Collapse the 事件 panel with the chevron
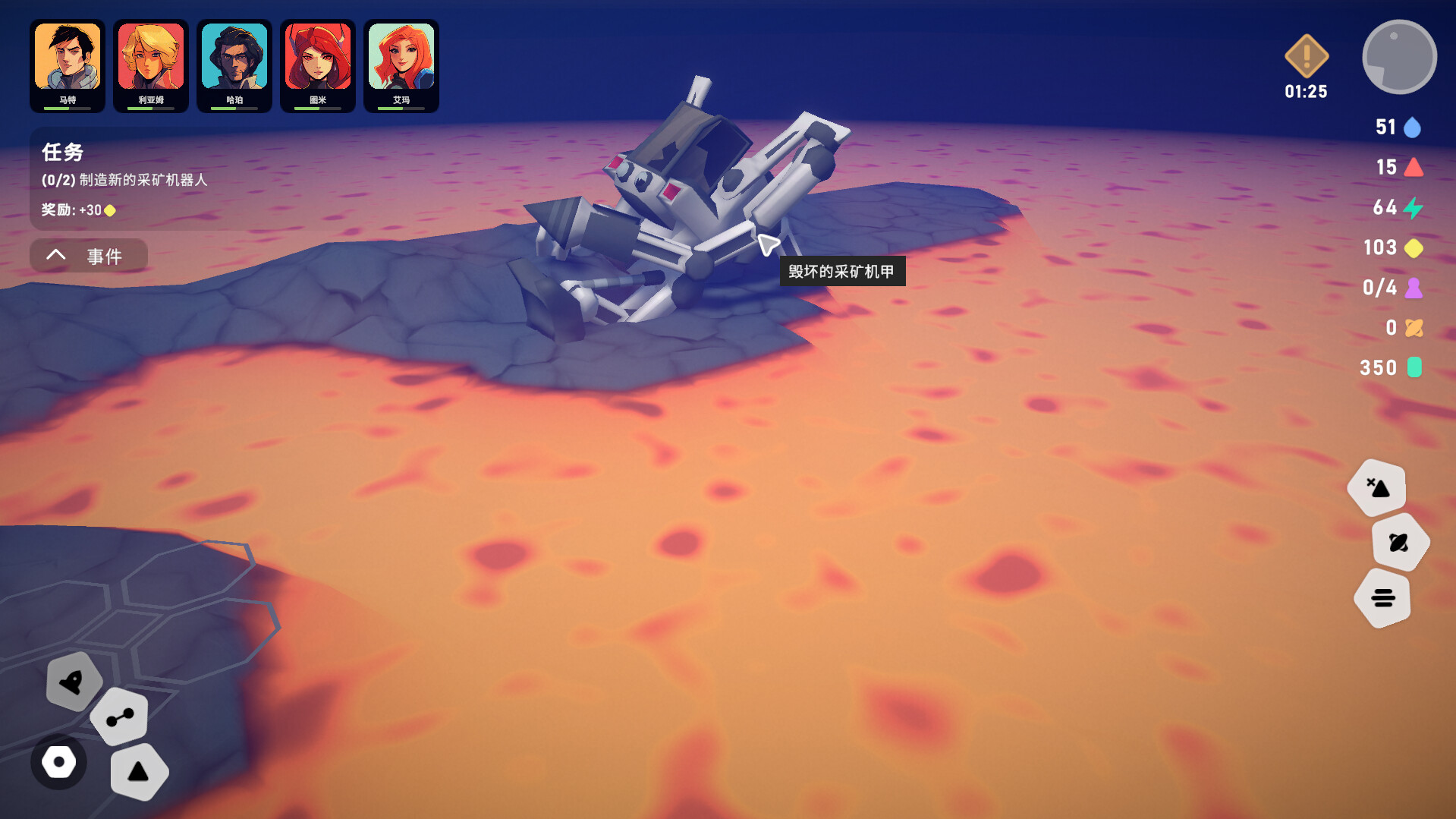1456x819 pixels. click(x=55, y=255)
